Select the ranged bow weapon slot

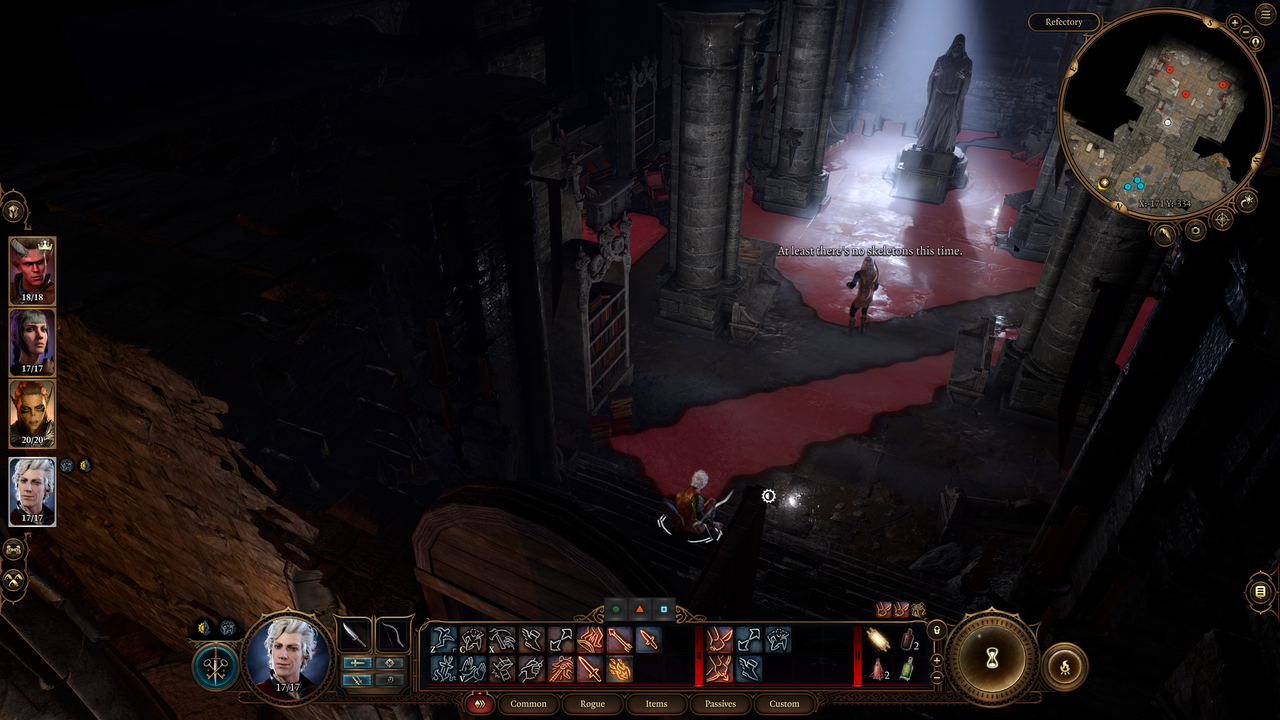(x=392, y=634)
